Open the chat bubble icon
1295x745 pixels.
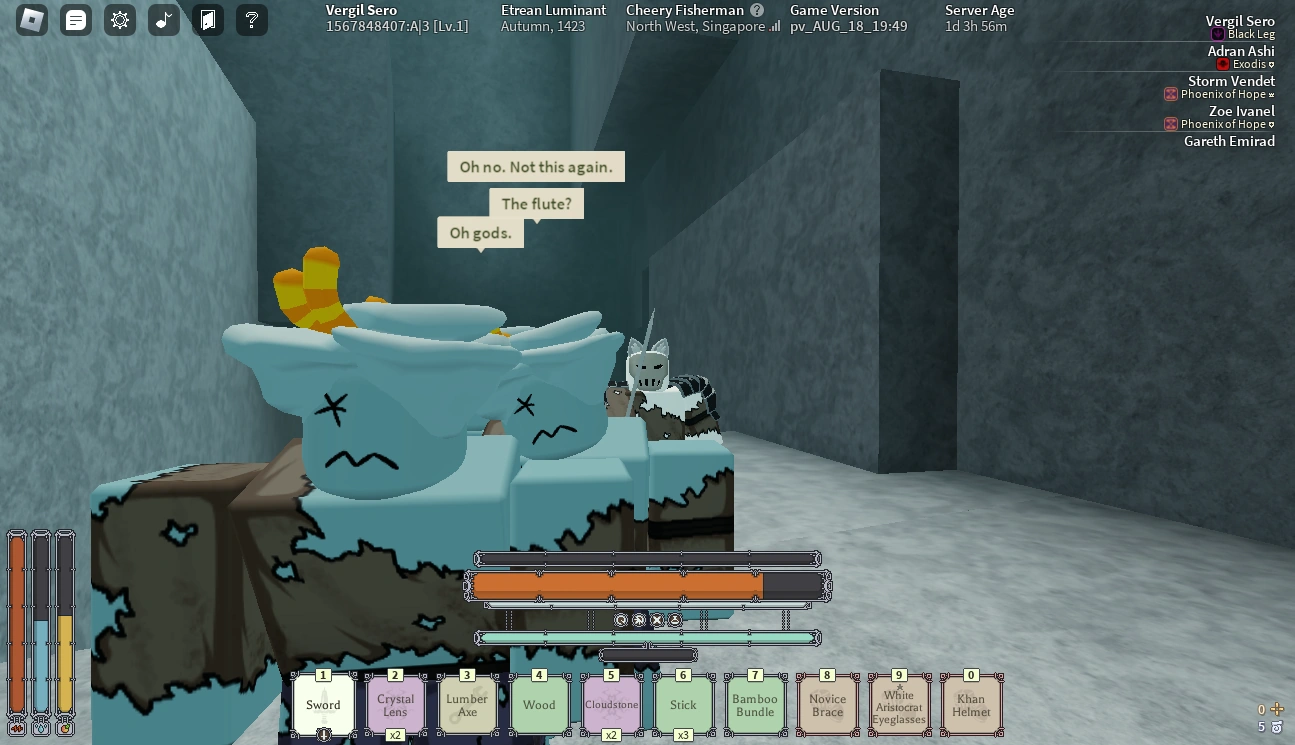click(76, 20)
